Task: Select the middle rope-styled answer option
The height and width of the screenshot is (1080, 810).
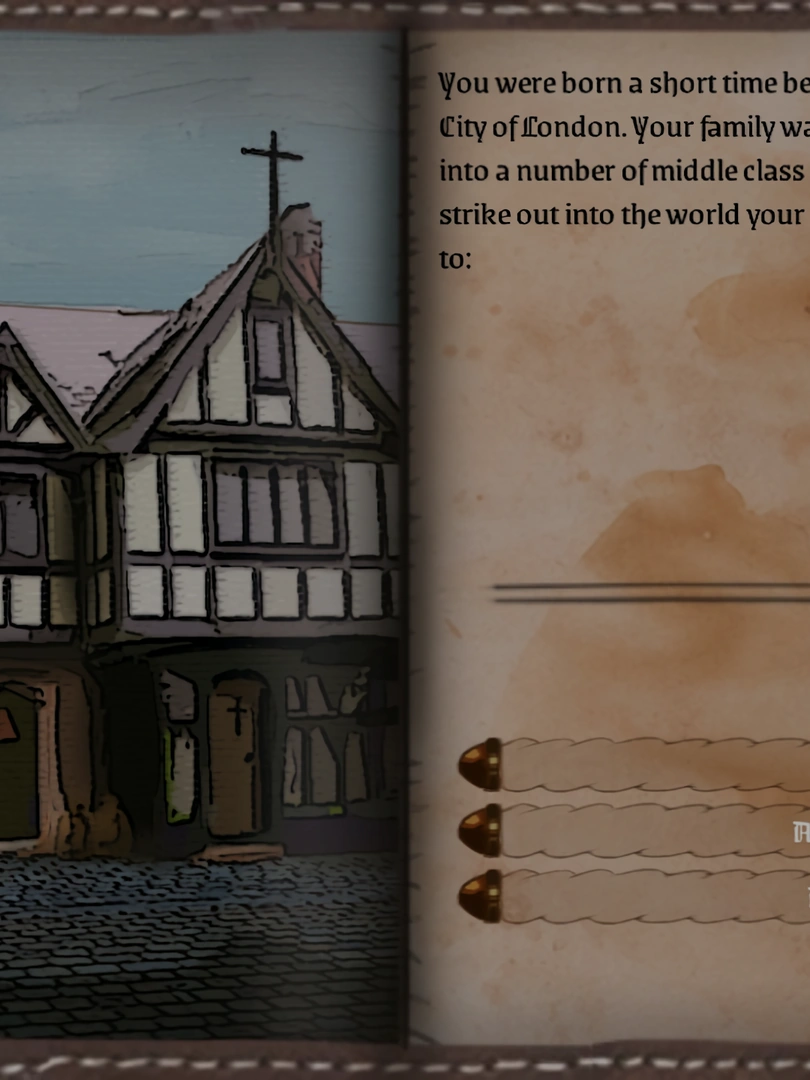Action: pyautogui.click(x=650, y=830)
